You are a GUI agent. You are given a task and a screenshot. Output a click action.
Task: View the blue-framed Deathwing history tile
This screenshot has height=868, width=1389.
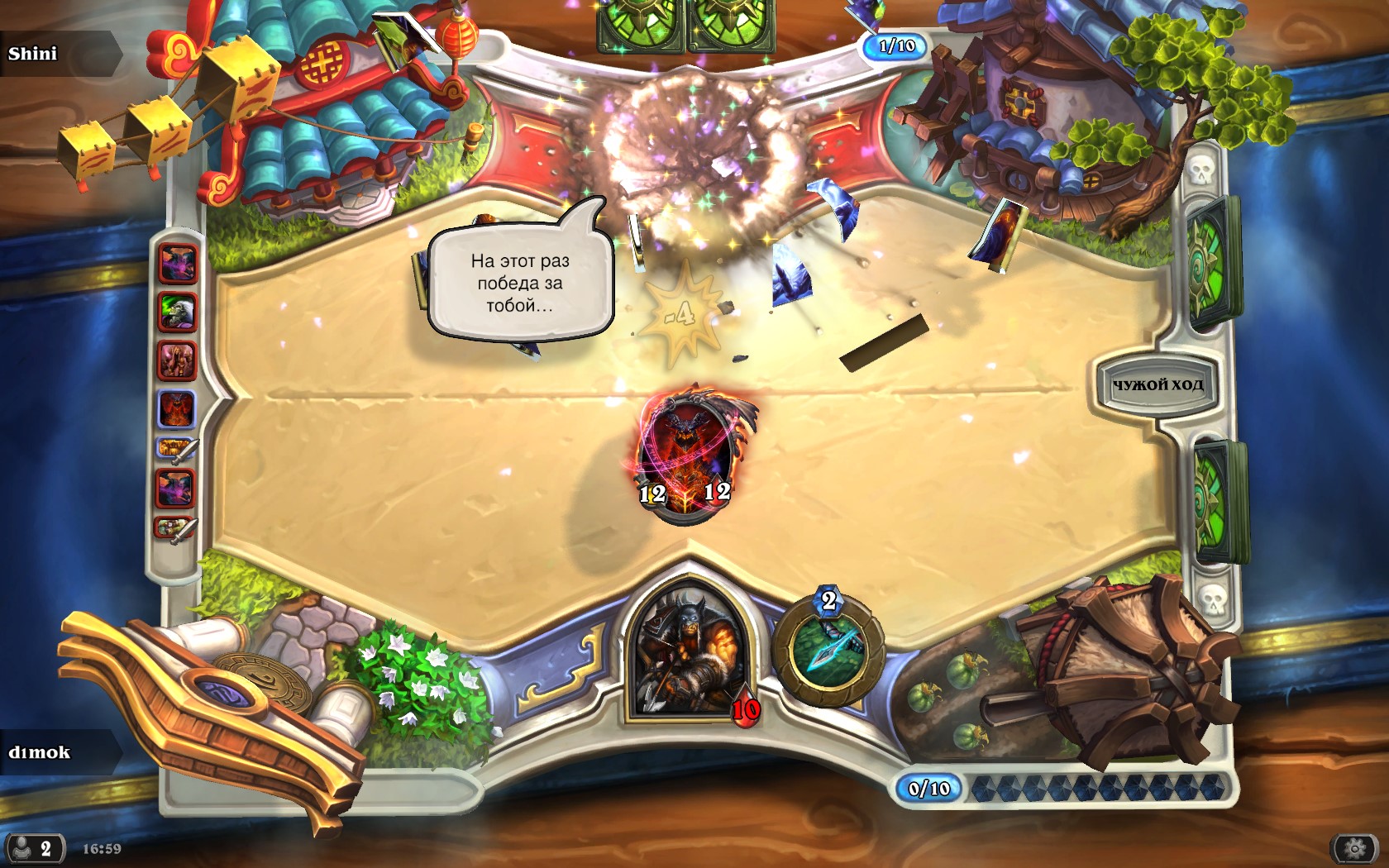177,408
